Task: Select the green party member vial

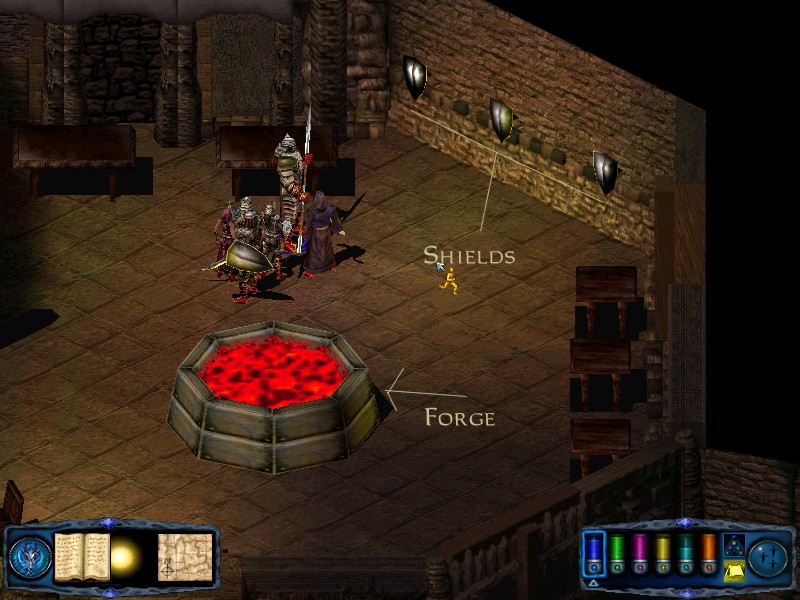Action: [617, 553]
